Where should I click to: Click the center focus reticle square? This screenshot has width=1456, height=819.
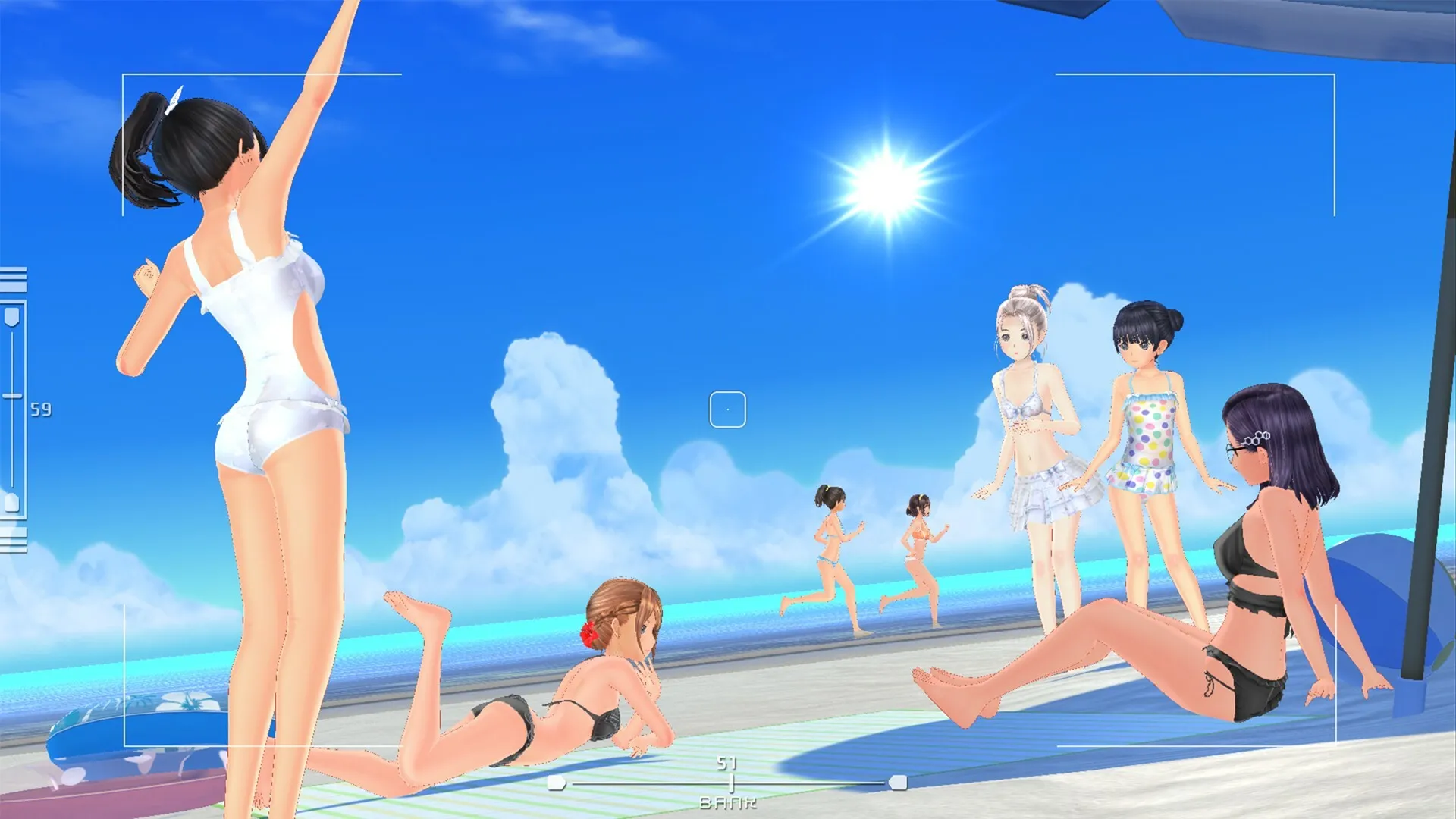pyautogui.click(x=728, y=408)
